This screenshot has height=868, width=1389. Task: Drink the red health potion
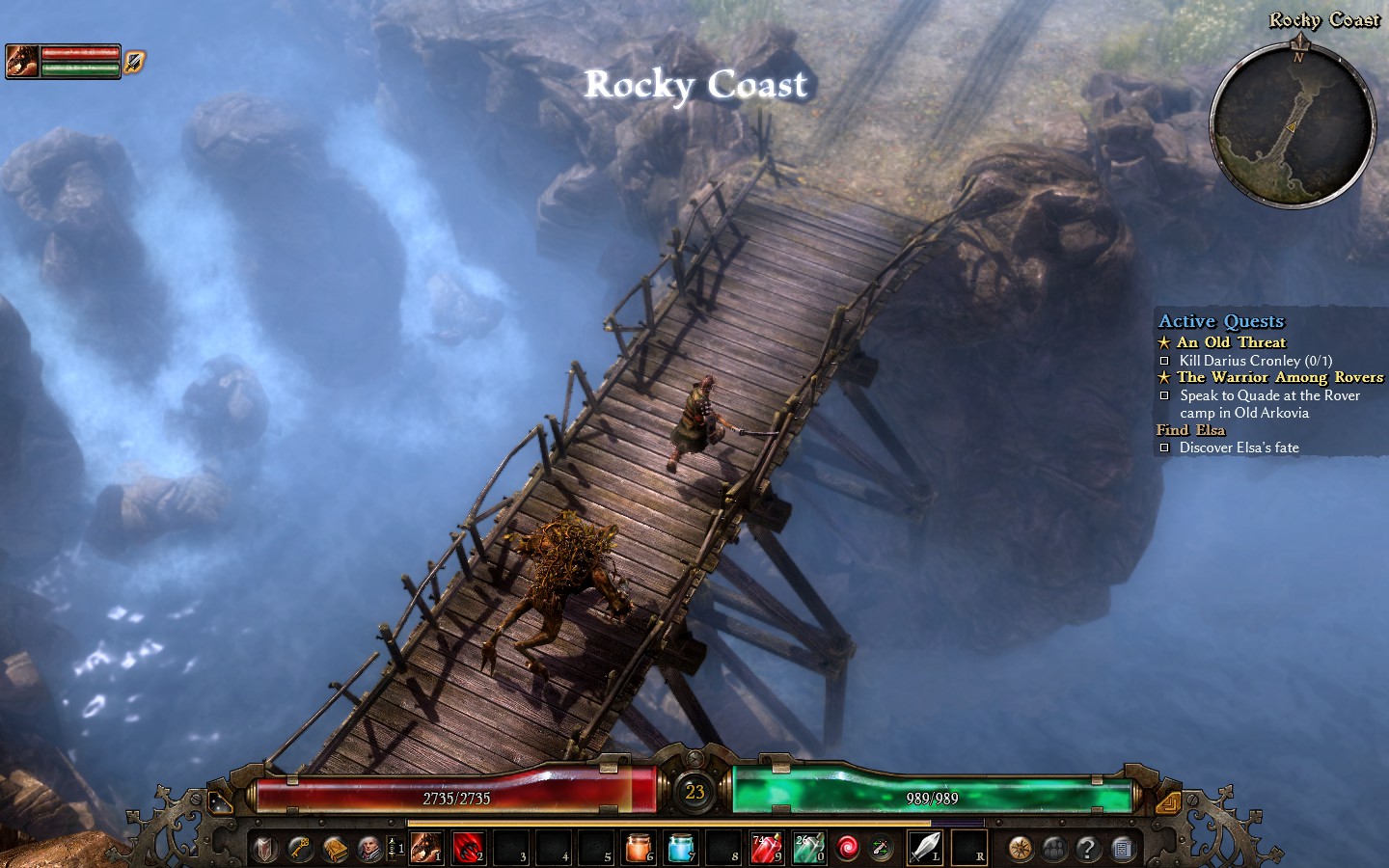[766, 848]
